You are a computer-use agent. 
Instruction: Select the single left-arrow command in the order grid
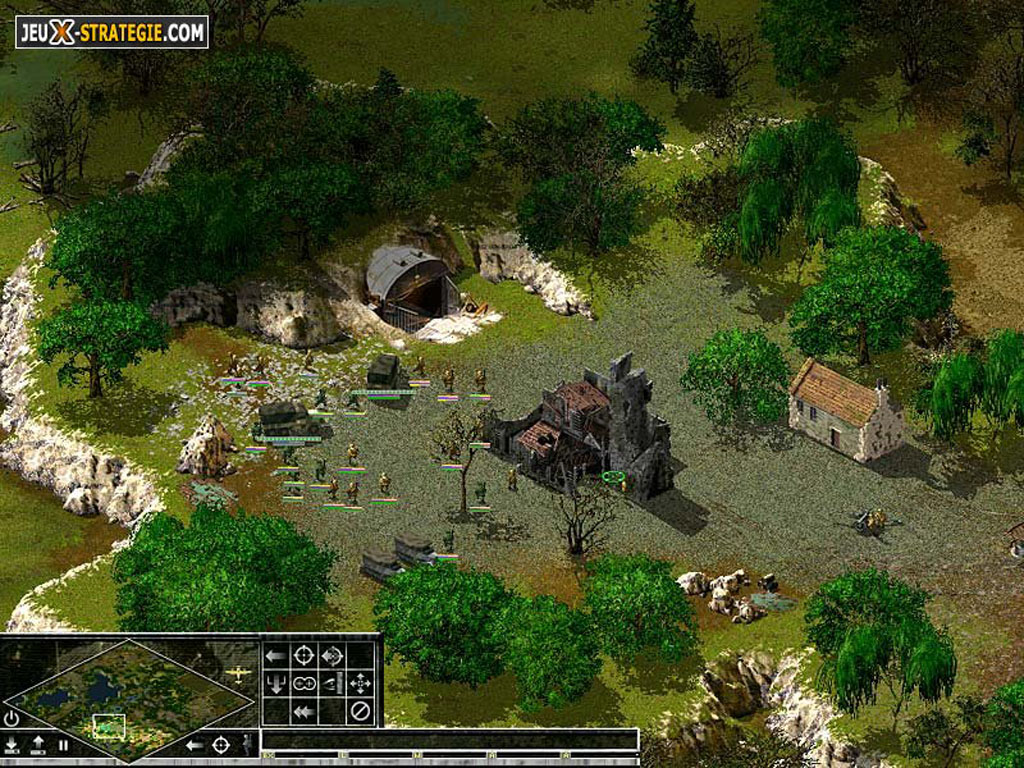pos(276,655)
